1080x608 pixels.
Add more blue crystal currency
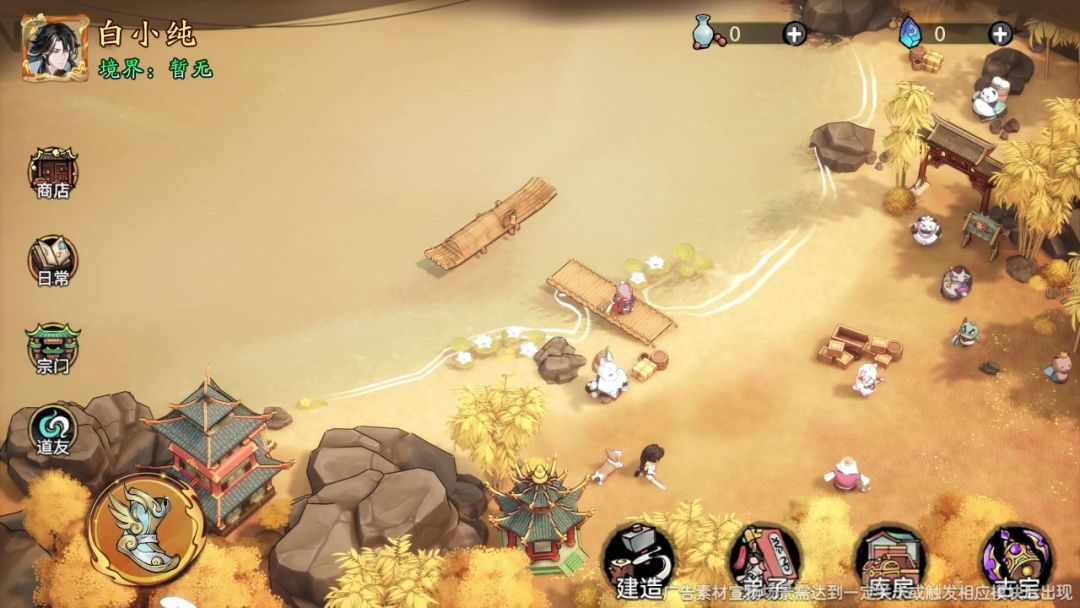[x=1000, y=34]
